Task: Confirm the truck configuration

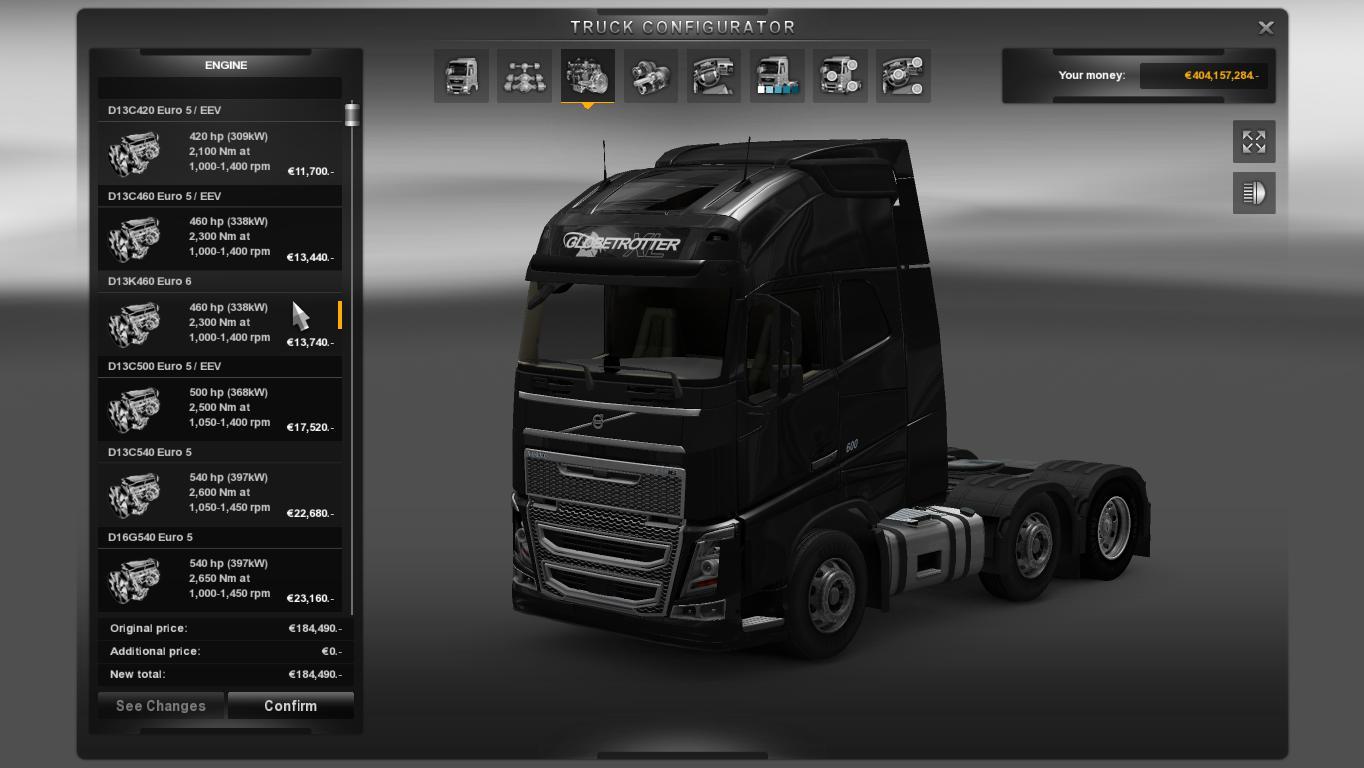Action: [290, 706]
